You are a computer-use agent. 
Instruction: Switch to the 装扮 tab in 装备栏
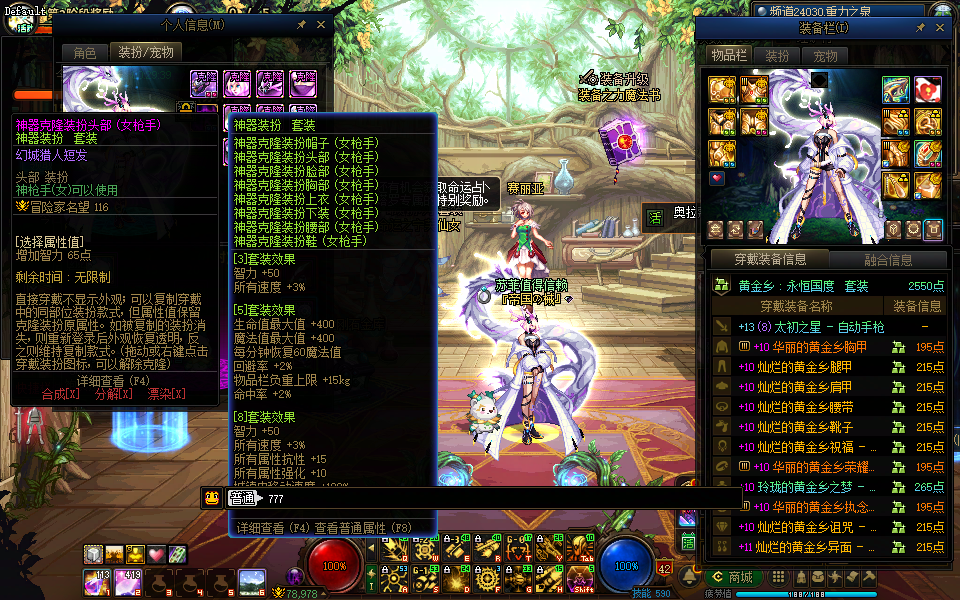777,56
